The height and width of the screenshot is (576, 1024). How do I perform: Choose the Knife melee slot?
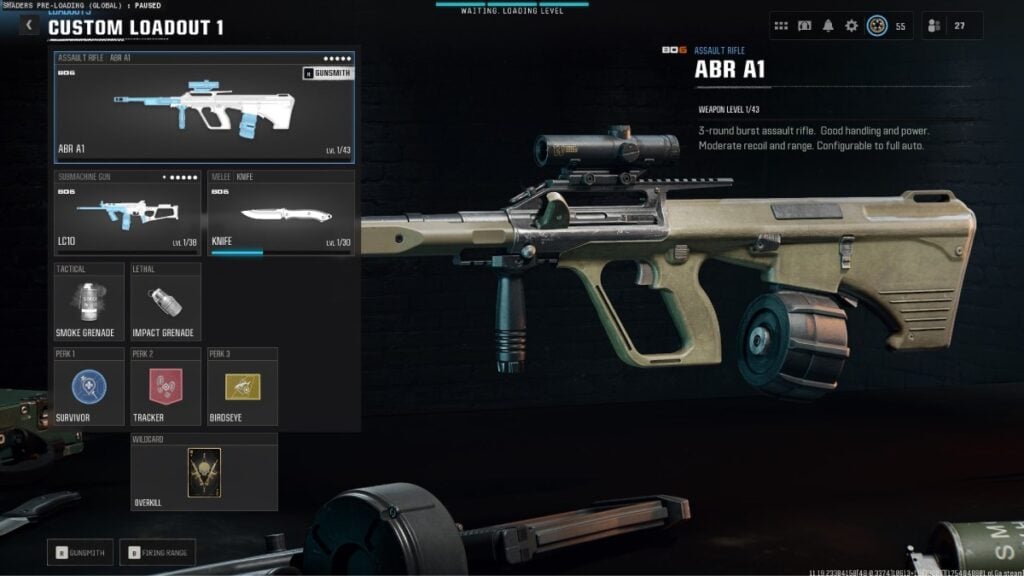[x=281, y=213]
